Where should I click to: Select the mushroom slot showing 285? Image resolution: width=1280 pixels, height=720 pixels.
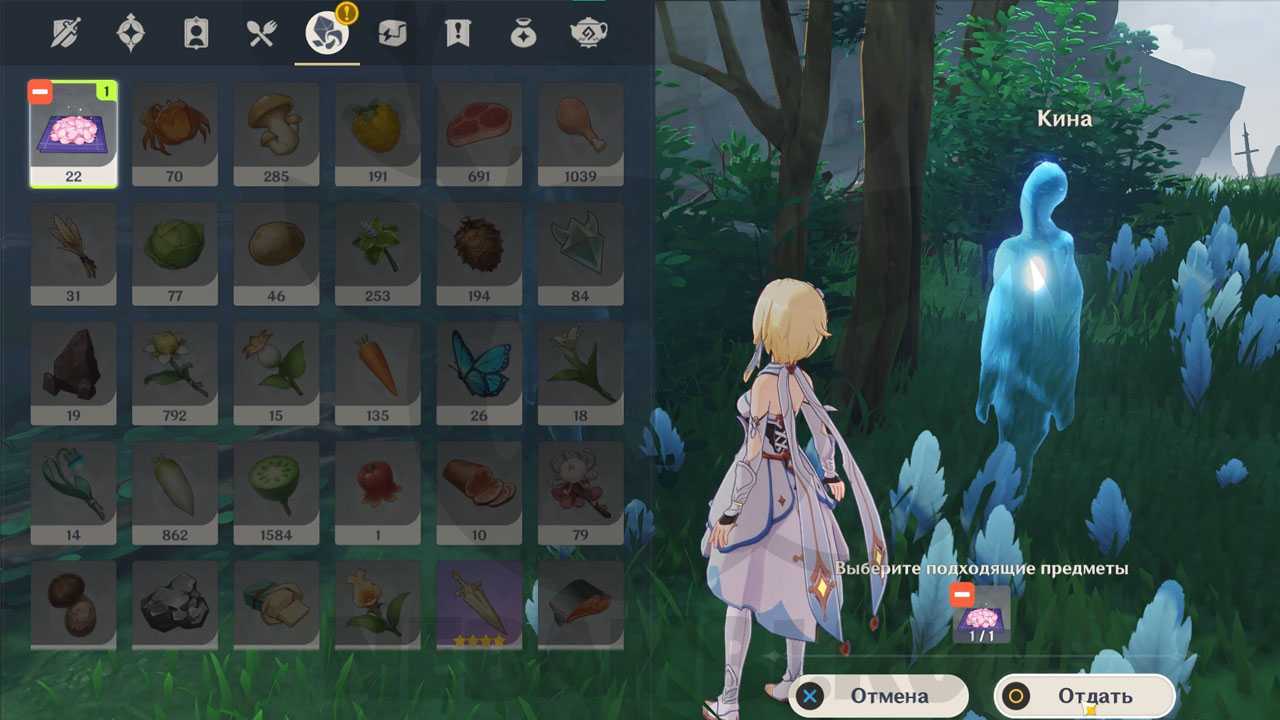pos(276,134)
